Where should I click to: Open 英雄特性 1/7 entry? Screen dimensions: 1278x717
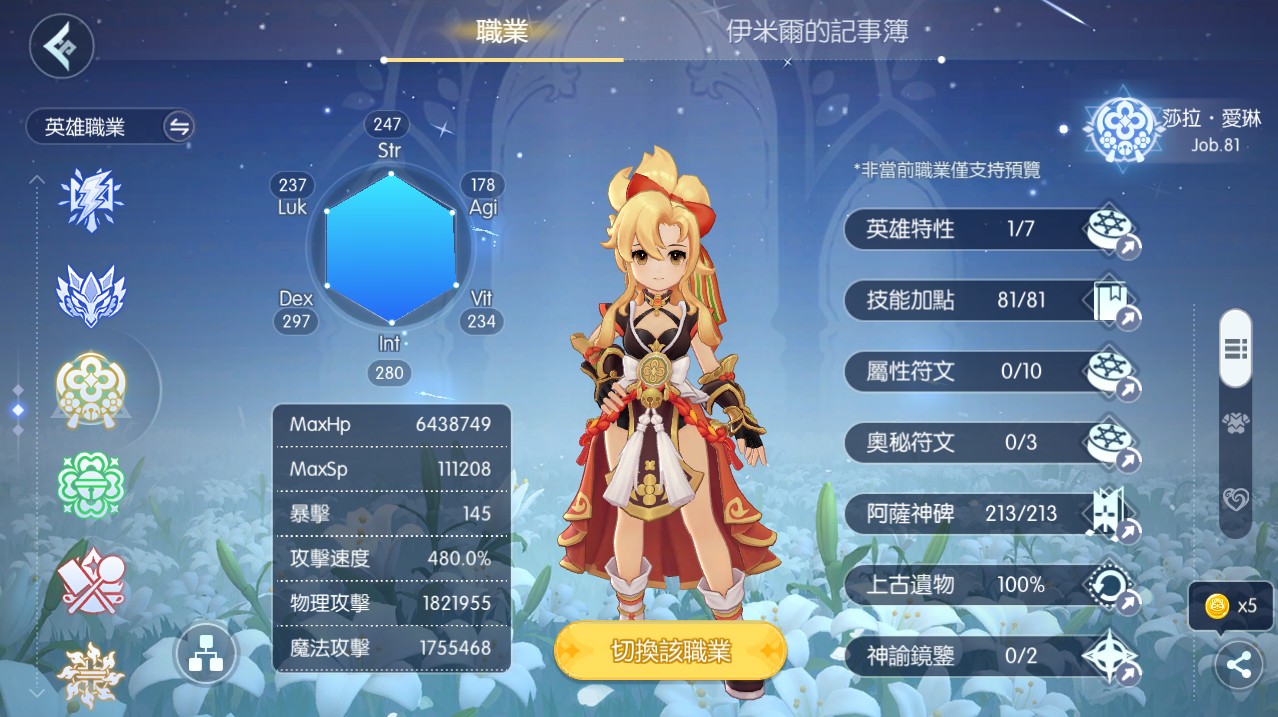(x=990, y=230)
